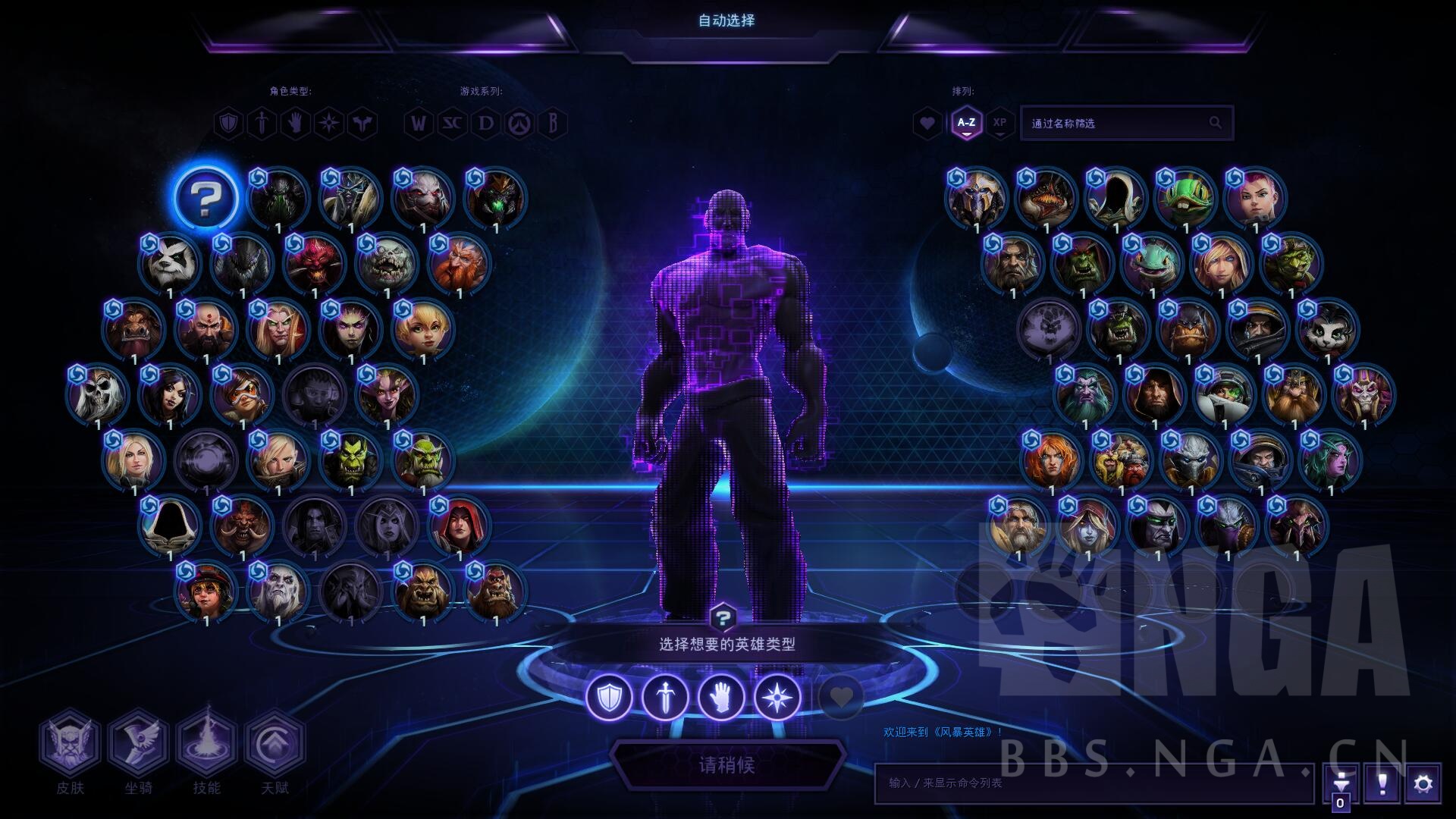
Task: Choose the star specialist role button below the hero
Action: (x=777, y=696)
